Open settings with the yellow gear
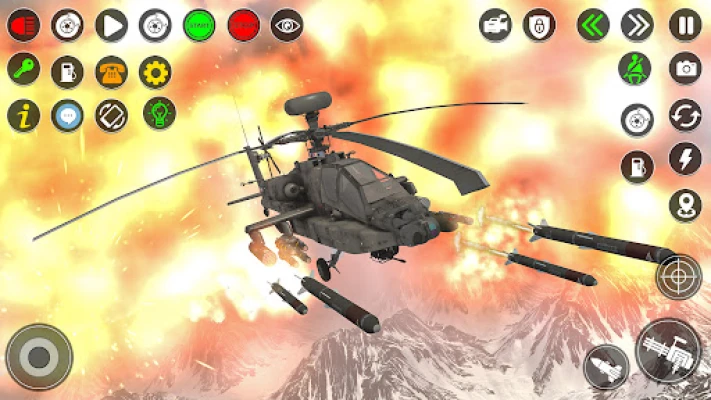The height and width of the screenshot is (400, 711). click(155, 70)
